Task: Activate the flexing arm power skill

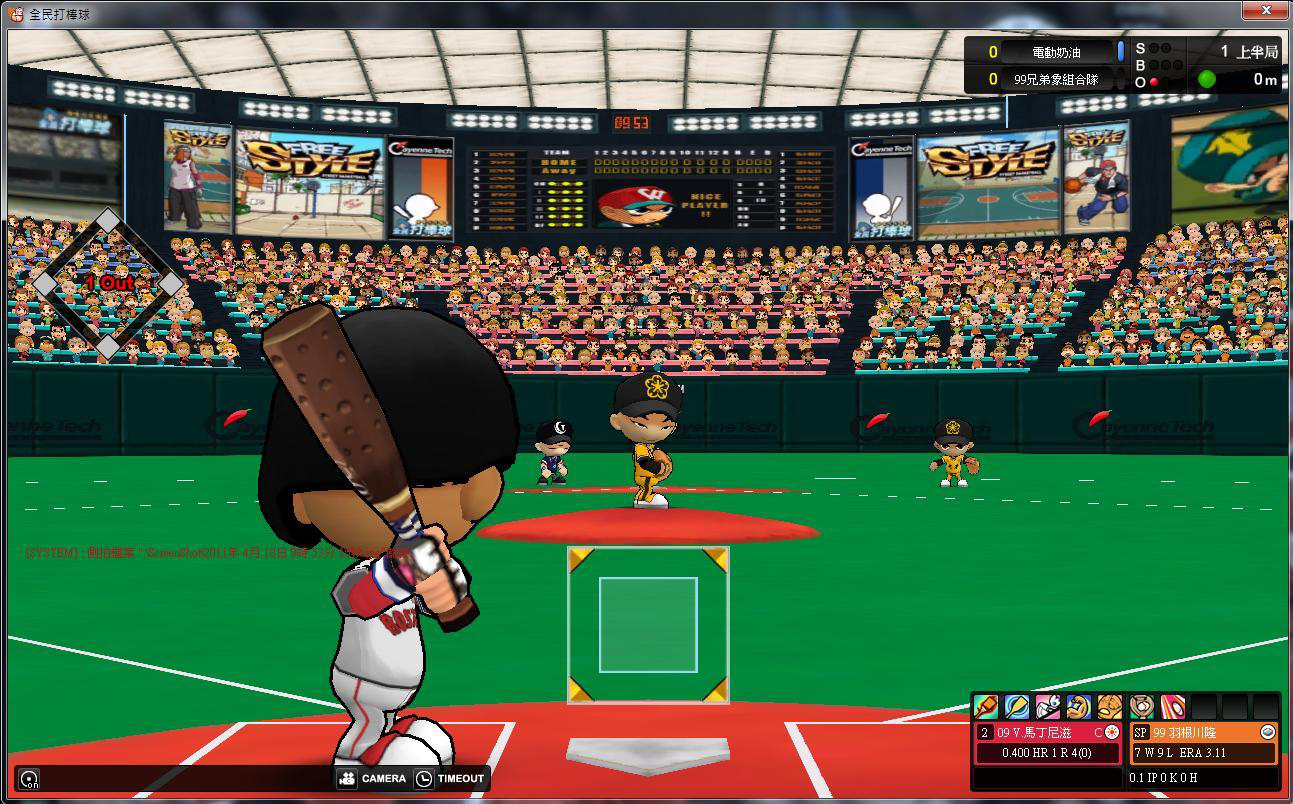Action: coord(1078,707)
